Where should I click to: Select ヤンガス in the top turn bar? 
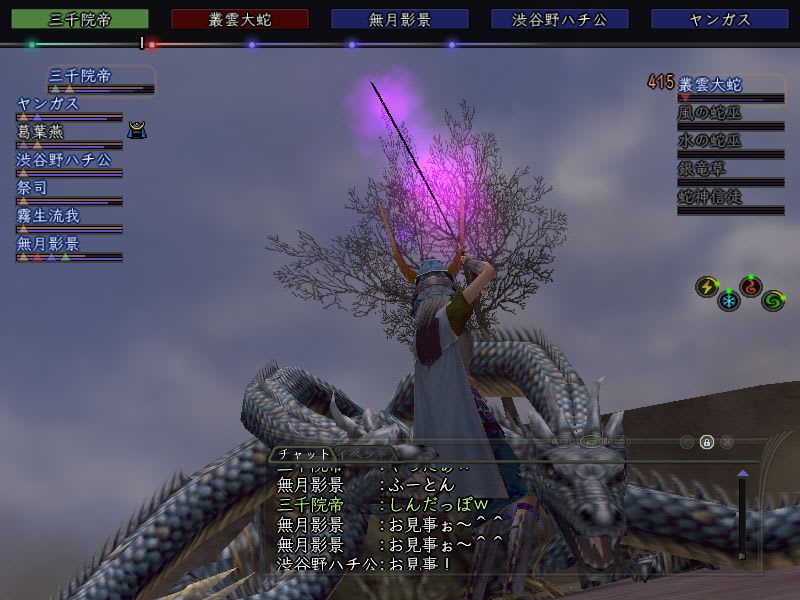720,19
